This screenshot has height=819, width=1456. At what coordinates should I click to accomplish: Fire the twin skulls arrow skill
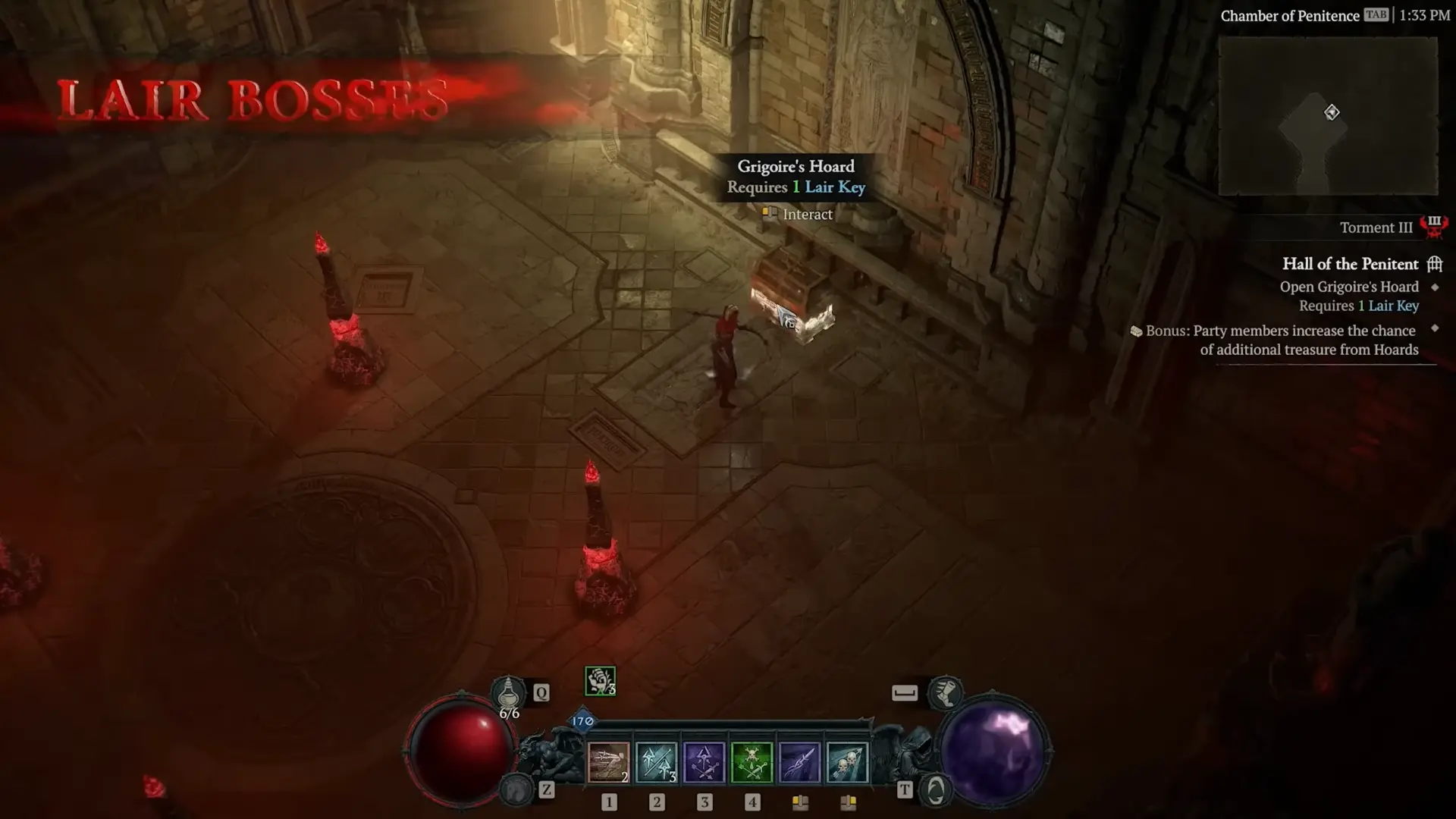(x=847, y=762)
